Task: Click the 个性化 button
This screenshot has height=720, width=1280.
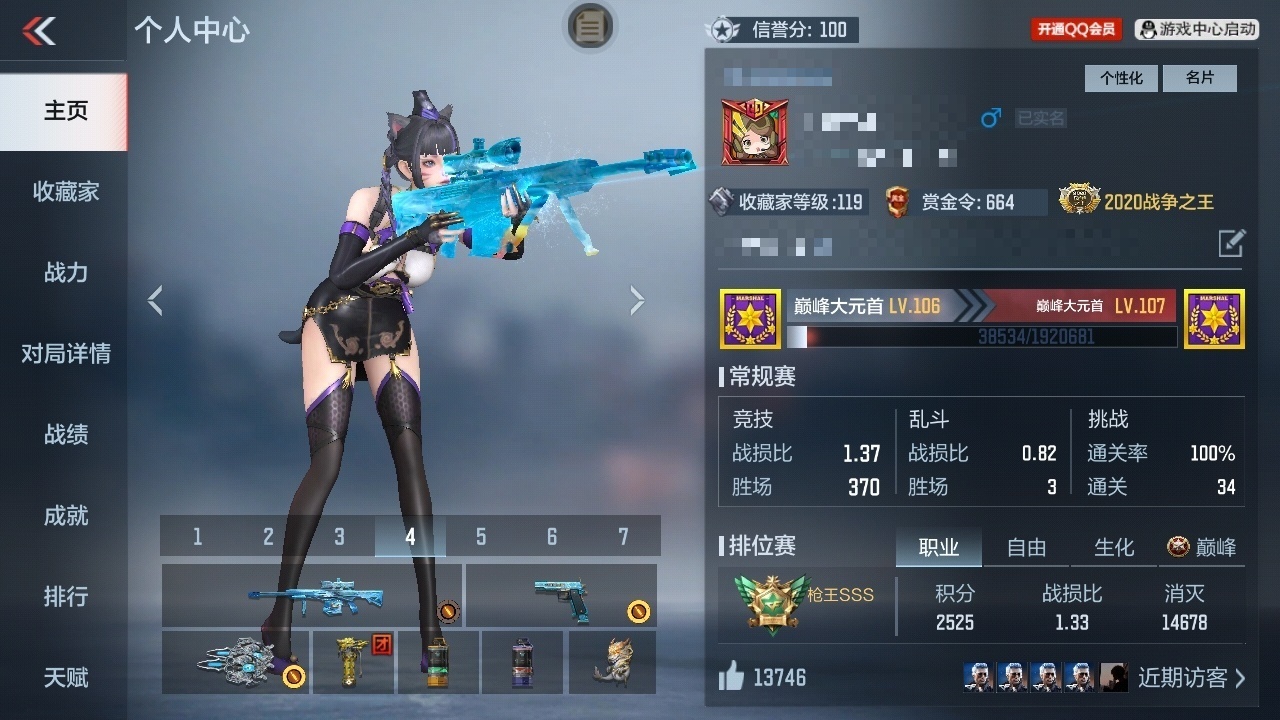Action: [x=1120, y=78]
